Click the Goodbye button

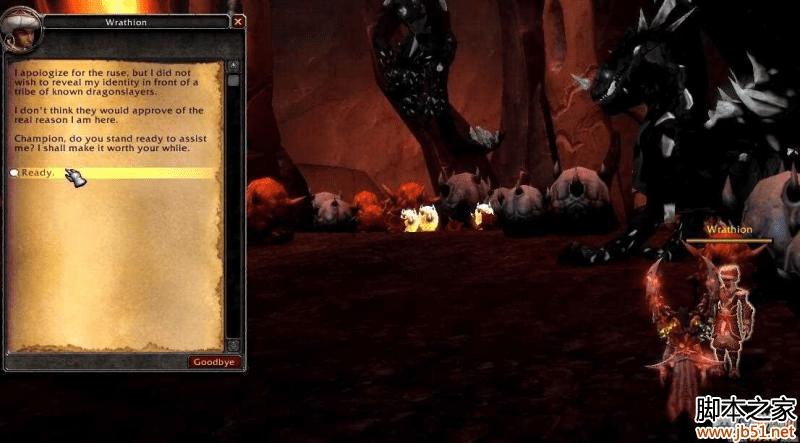[214, 362]
